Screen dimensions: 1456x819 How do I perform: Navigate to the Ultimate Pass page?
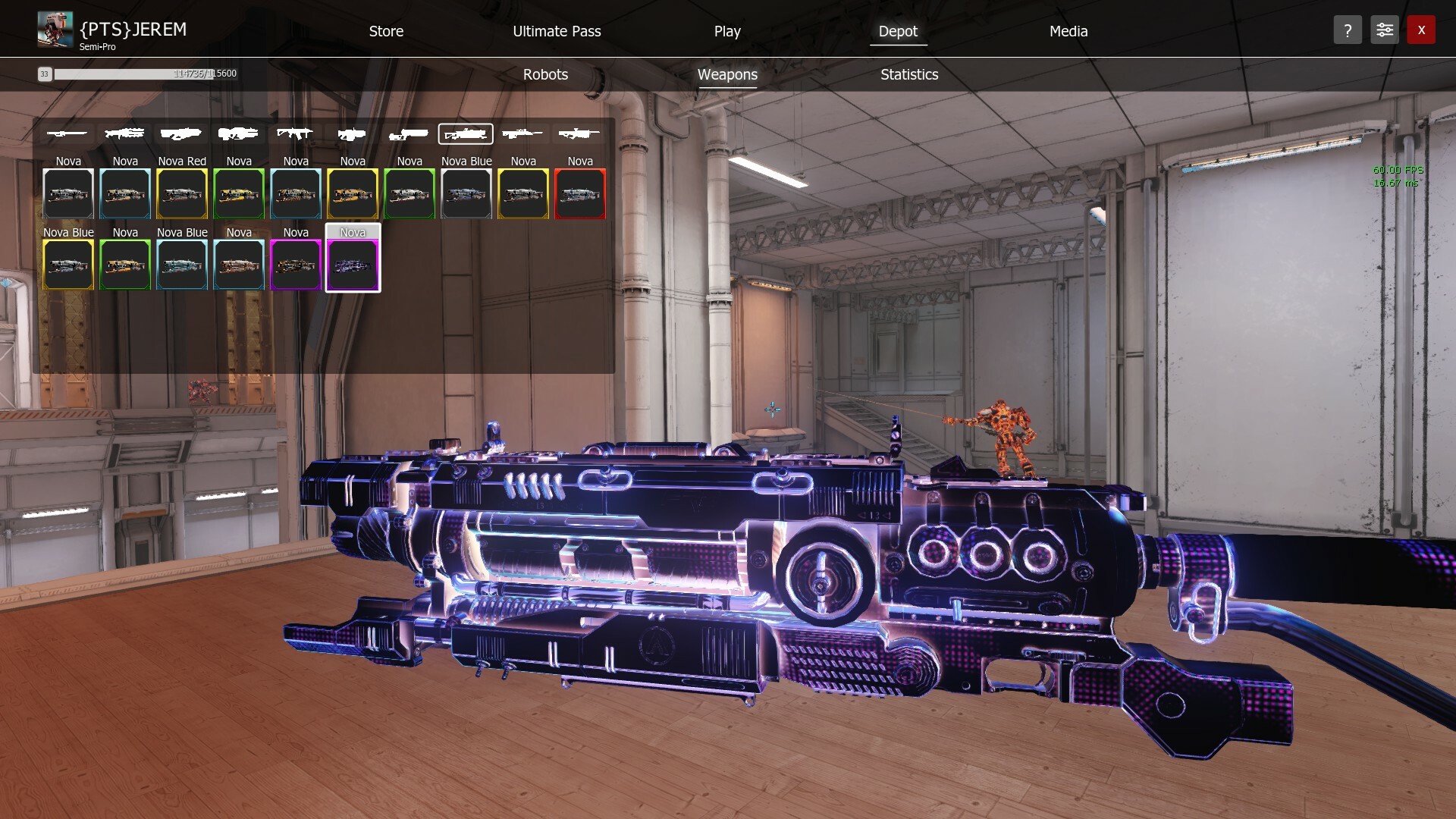pos(557,31)
